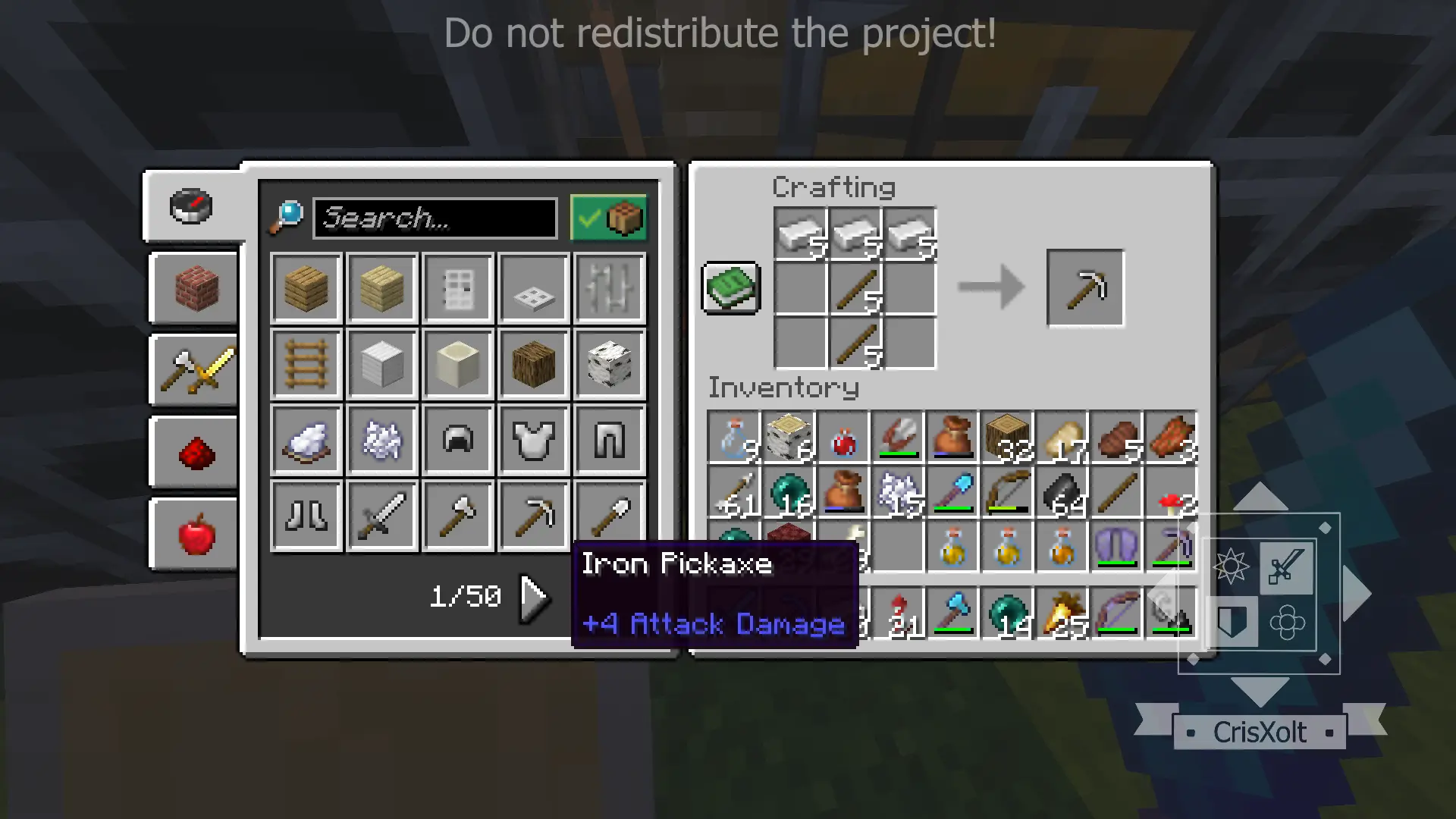Click the bow in the inventory

1007,493
